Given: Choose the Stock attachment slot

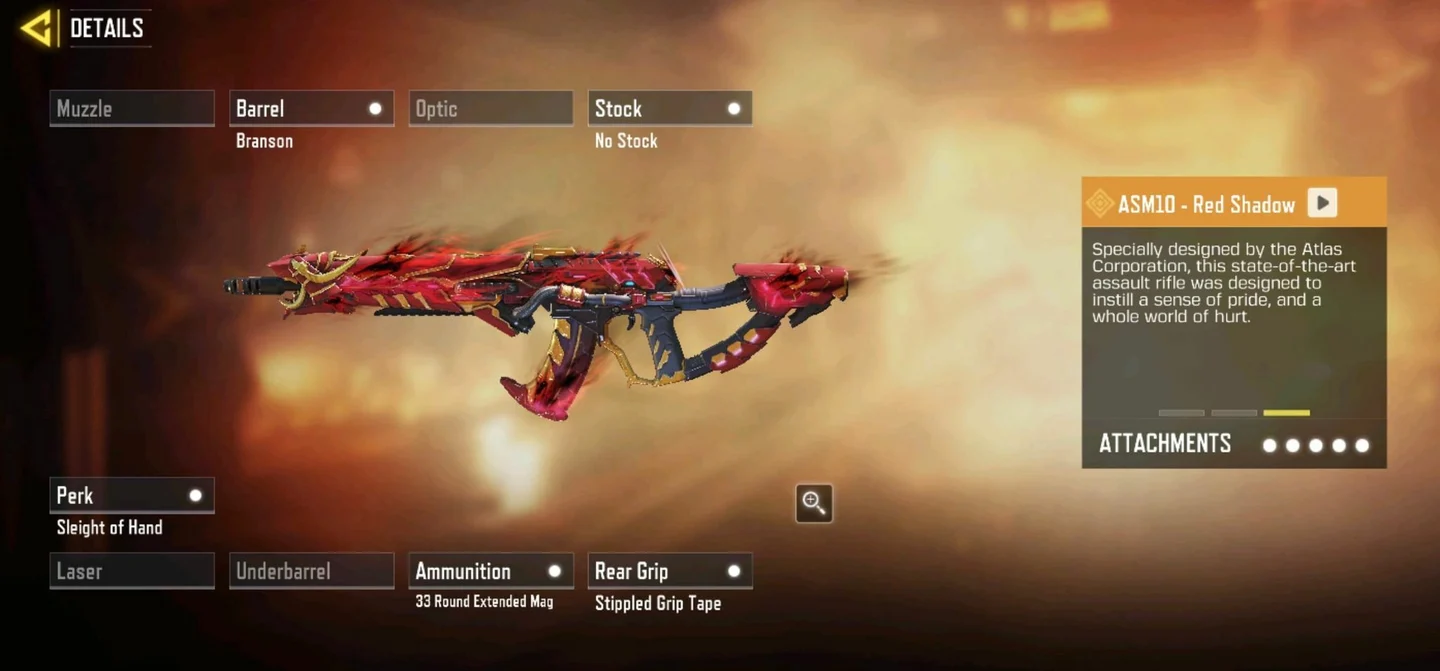Looking at the screenshot, I should point(670,109).
